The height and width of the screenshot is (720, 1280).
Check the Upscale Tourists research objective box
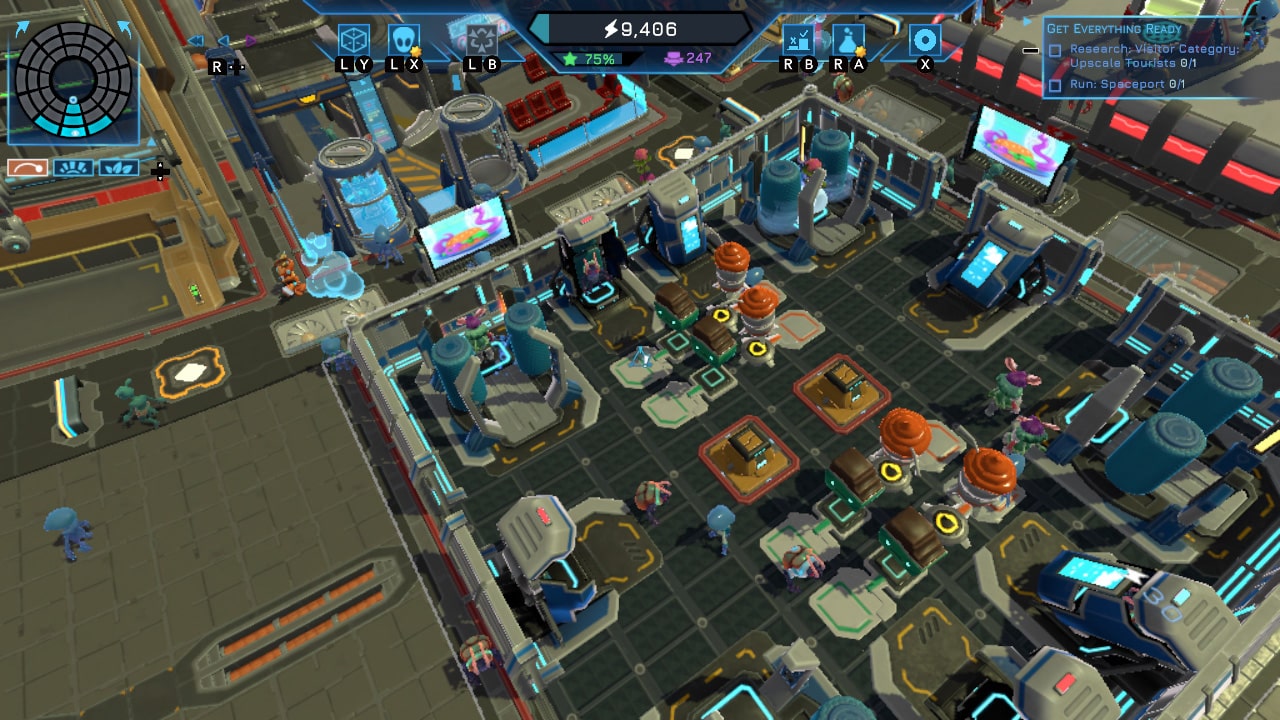[1053, 49]
